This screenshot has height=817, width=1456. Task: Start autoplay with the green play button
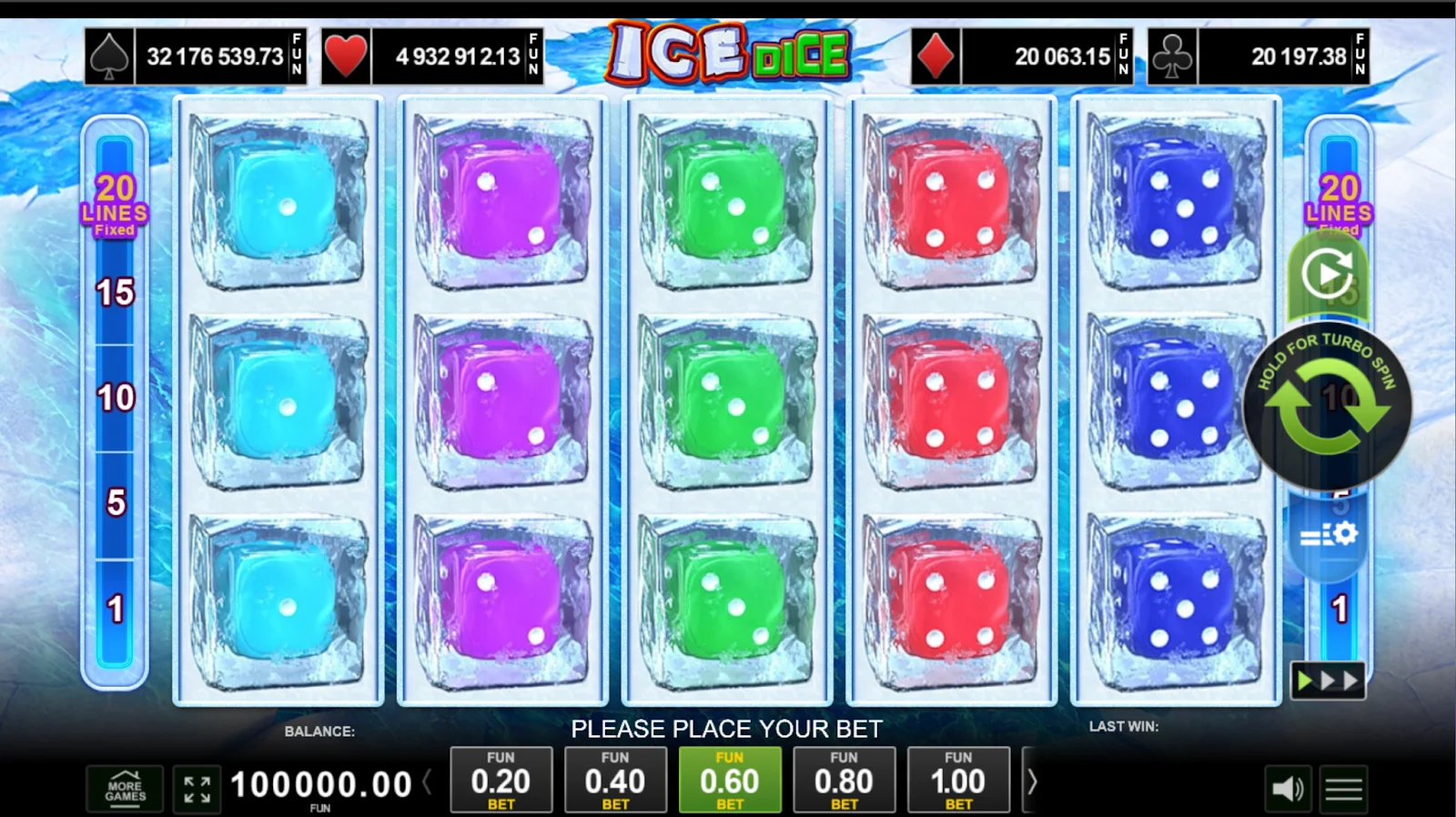(1327, 273)
